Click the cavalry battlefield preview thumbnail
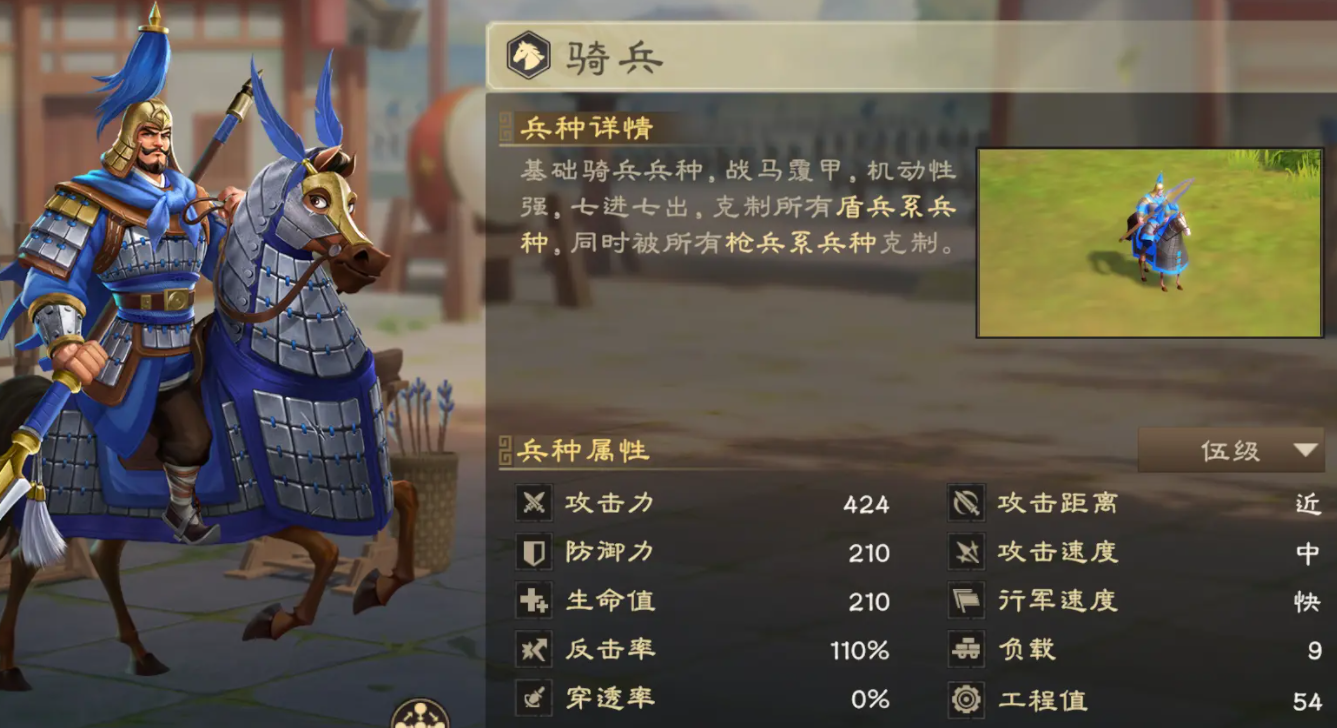The height and width of the screenshot is (728, 1337). [1150, 243]
